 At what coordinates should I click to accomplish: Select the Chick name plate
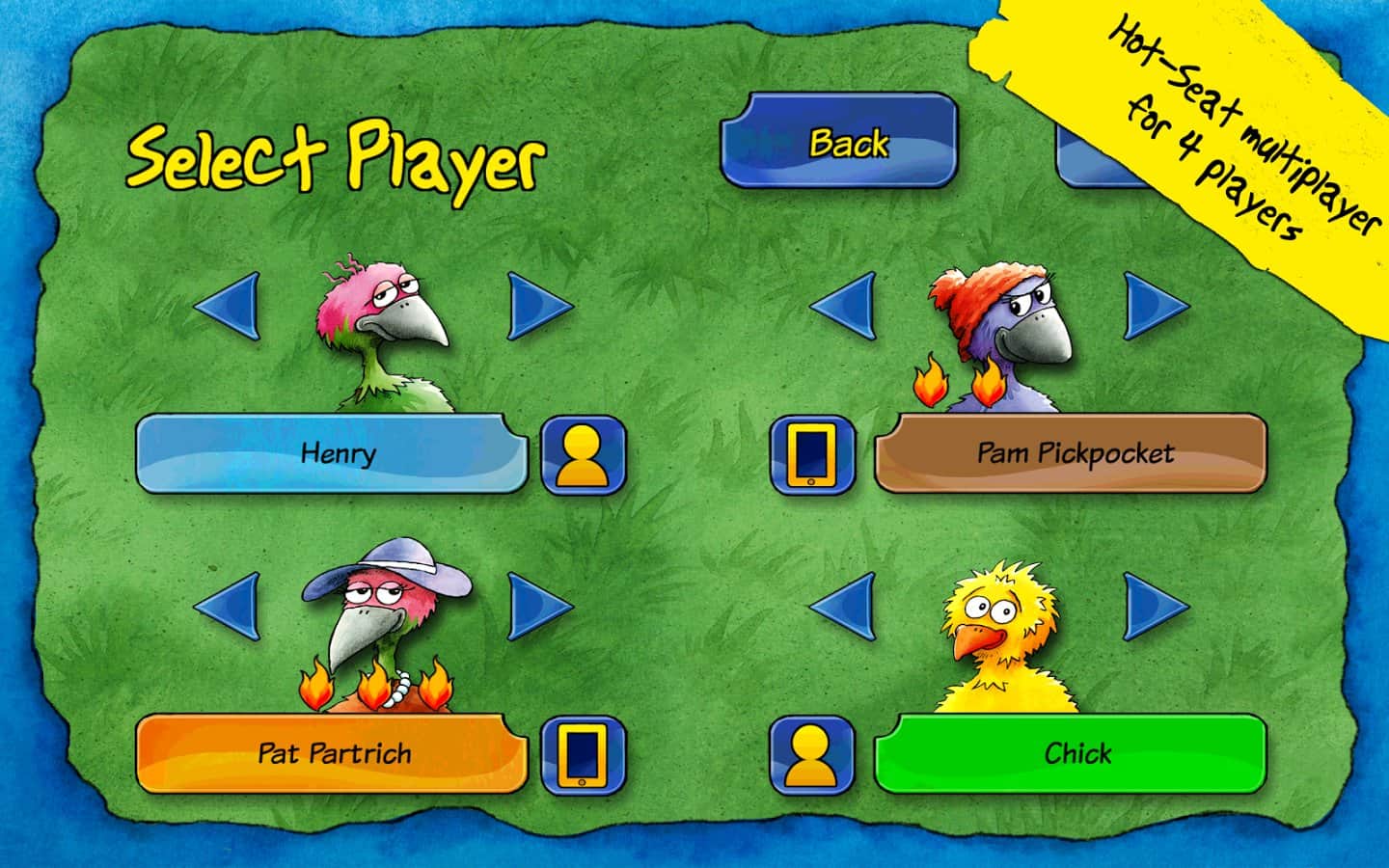pyautogui.click(x=1071, y=752)
